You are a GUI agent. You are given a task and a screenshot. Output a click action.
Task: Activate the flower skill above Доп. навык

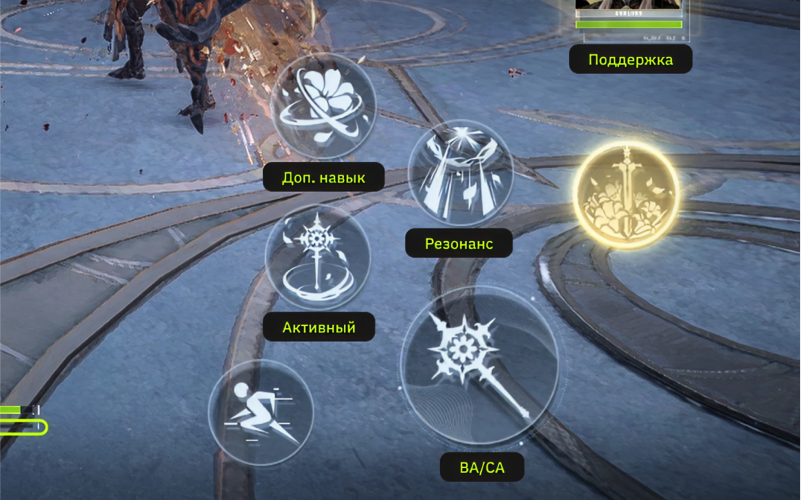(x=323, y=105)
